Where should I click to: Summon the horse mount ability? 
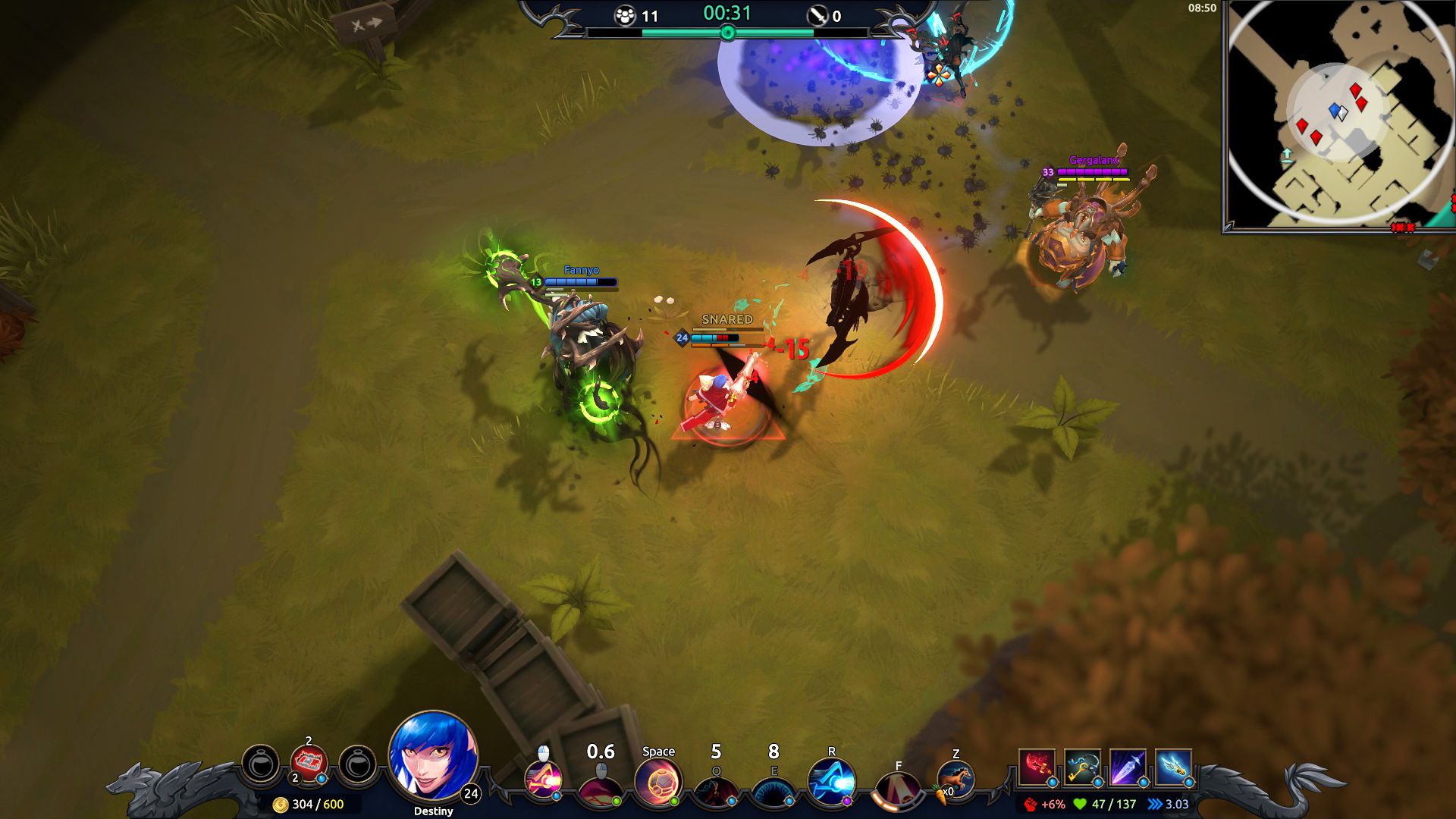955,781
